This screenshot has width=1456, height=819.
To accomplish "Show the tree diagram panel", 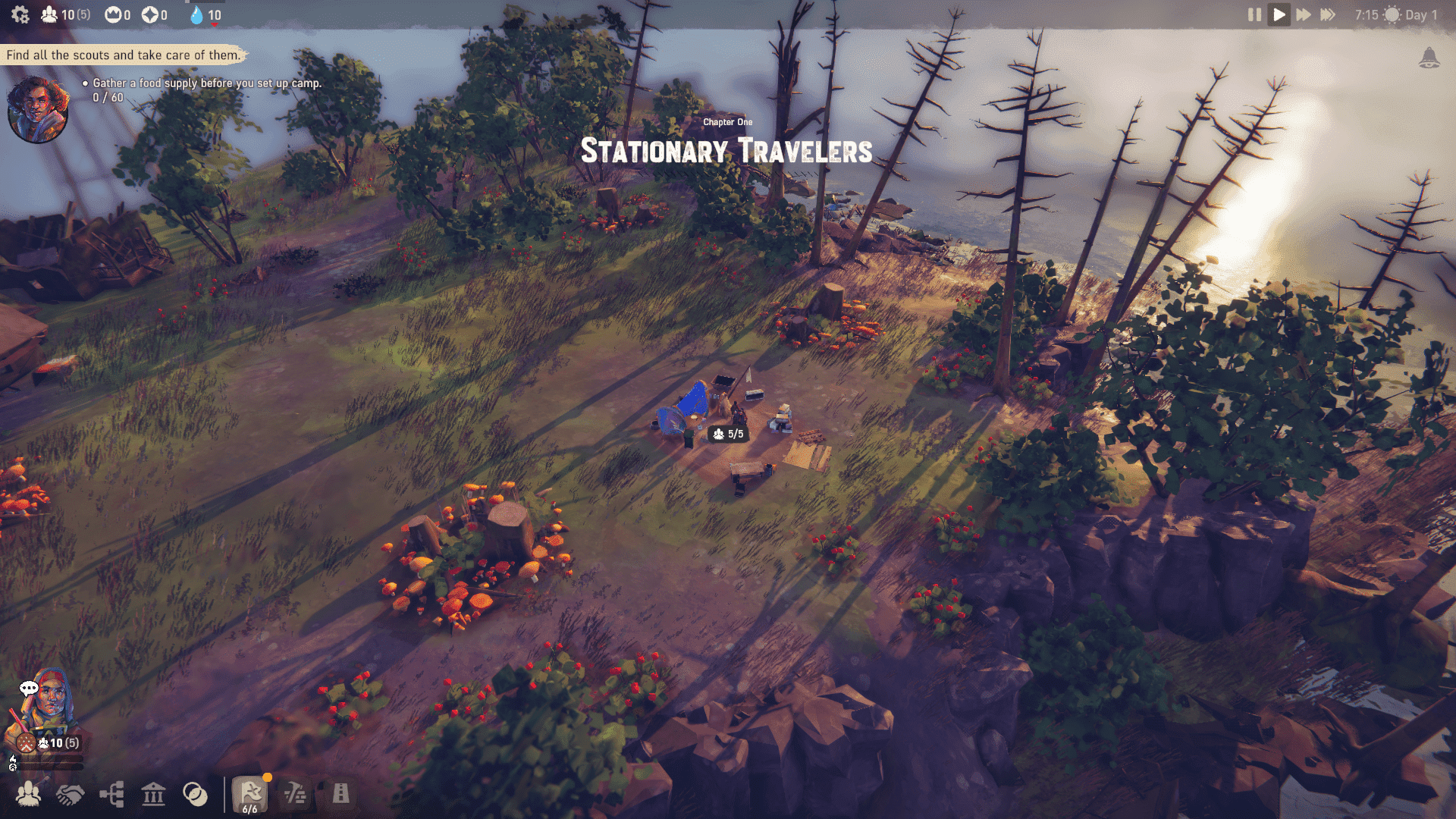I will pyautogui.click(x=112, y=794).
